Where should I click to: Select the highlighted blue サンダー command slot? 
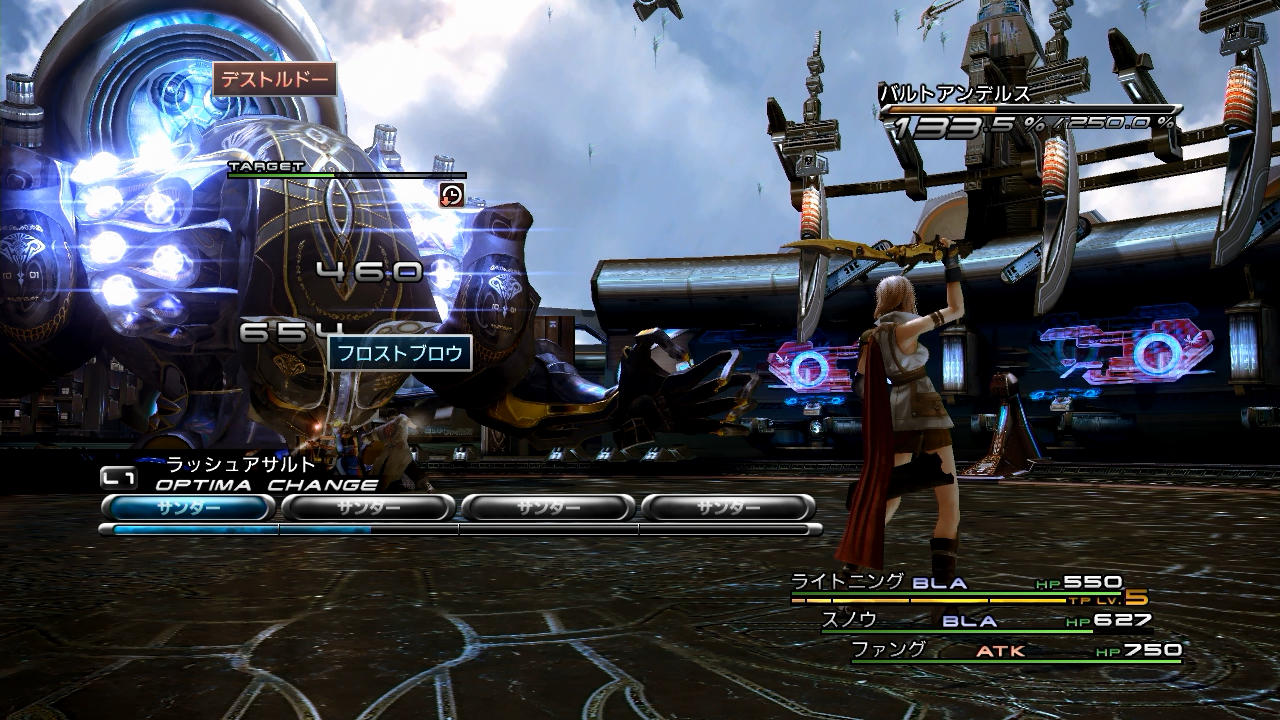tap(188, 507)
